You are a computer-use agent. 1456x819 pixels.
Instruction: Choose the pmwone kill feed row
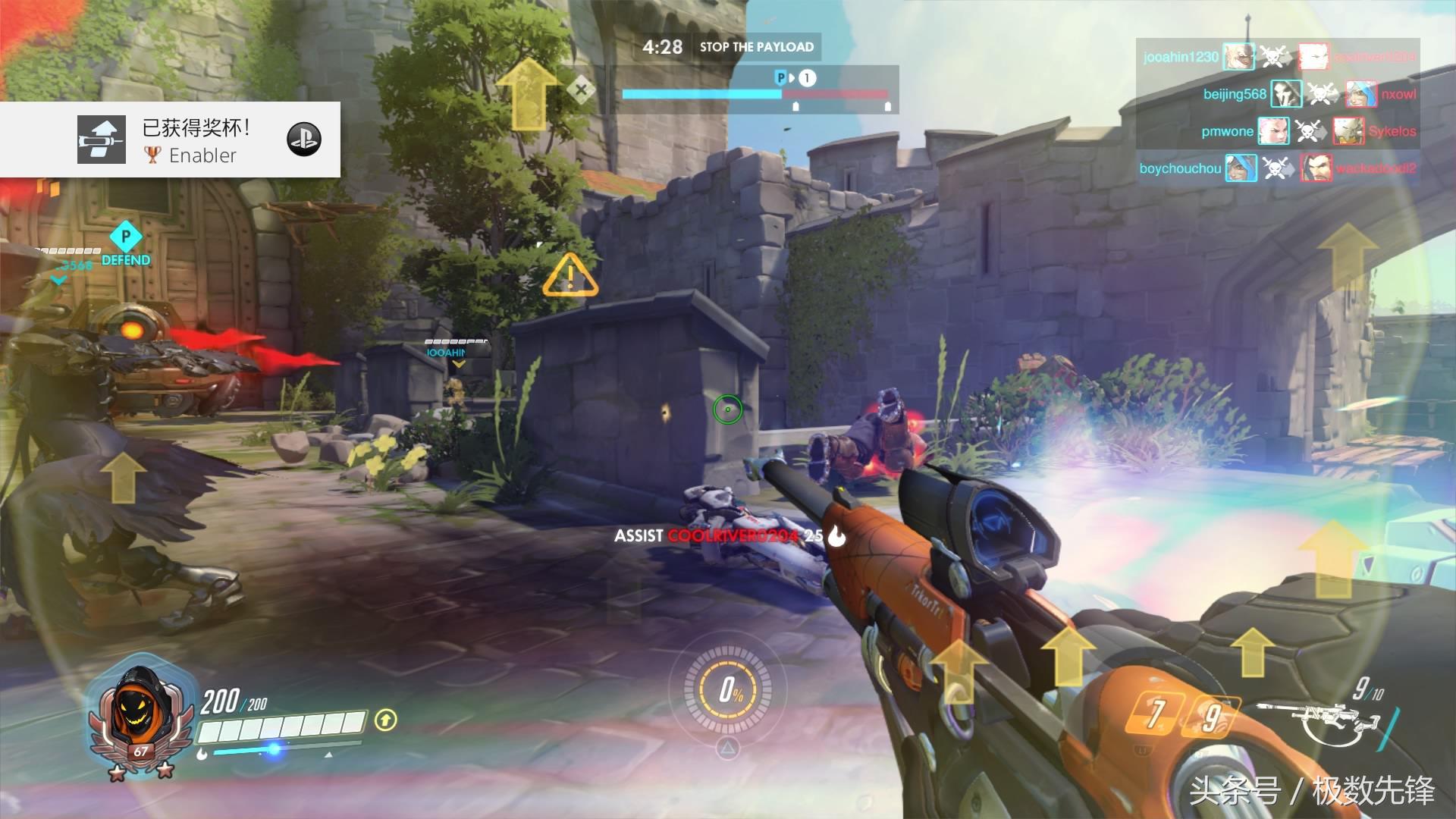click(x=1278, y=131)
